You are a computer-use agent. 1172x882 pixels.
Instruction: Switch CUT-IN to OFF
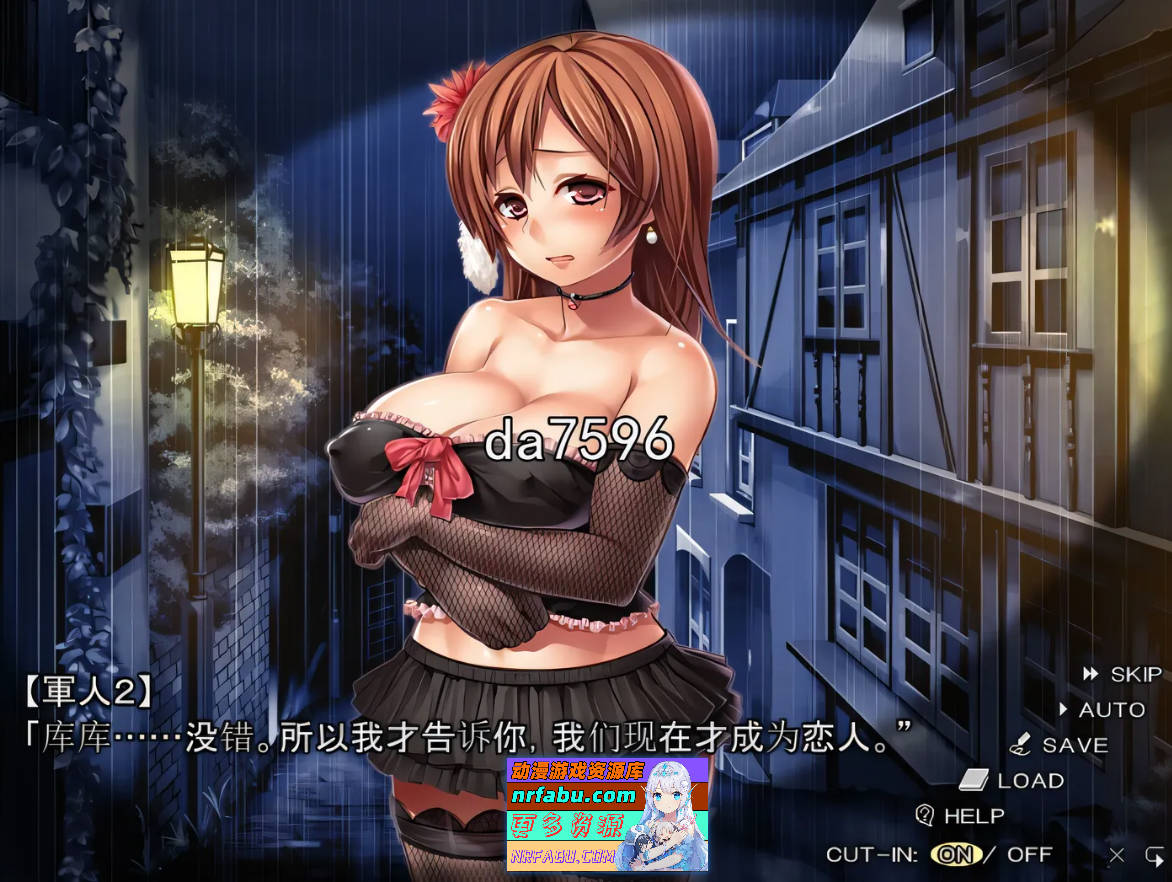(x=1030, y=855)
